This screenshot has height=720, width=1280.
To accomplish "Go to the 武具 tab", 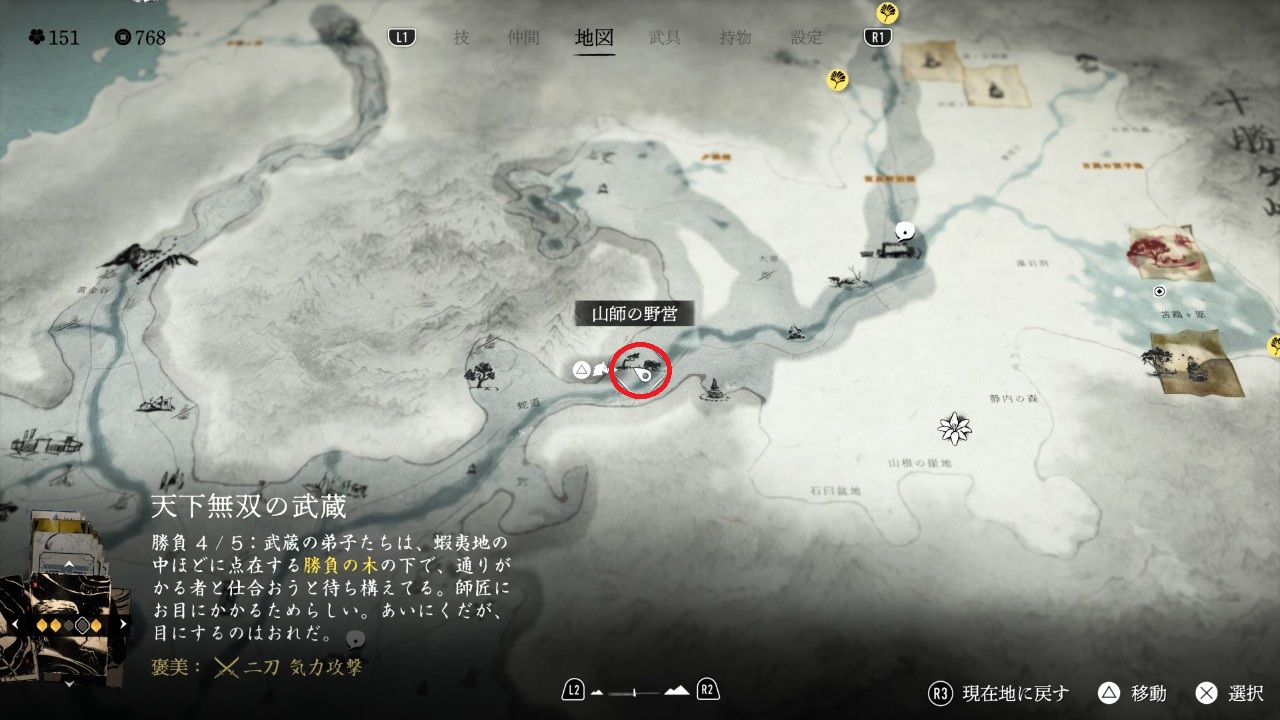I will click(665, 38).
